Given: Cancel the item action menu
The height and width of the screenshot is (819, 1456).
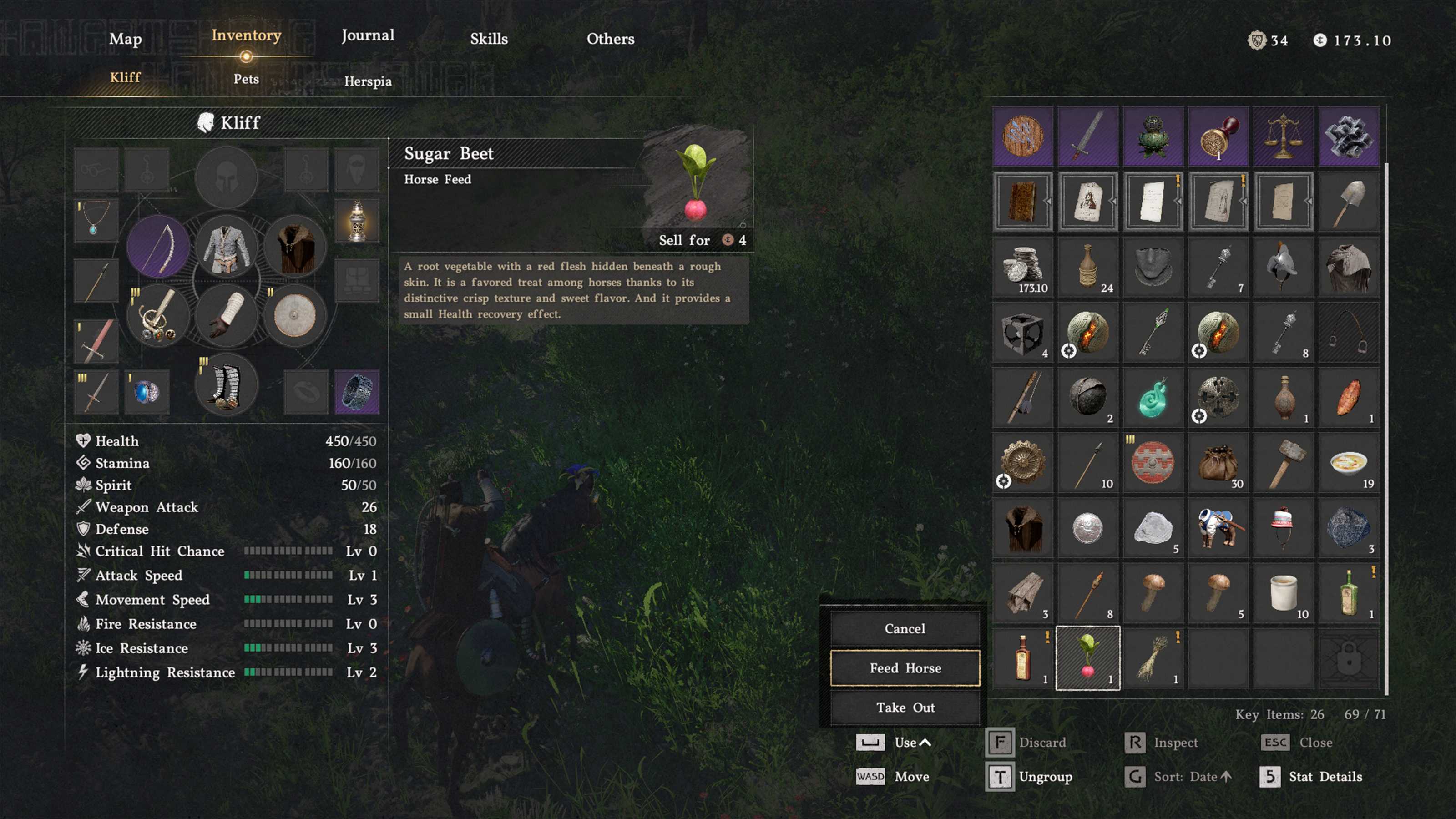Looking at the screenshot, I should click(x=905, y=628).
